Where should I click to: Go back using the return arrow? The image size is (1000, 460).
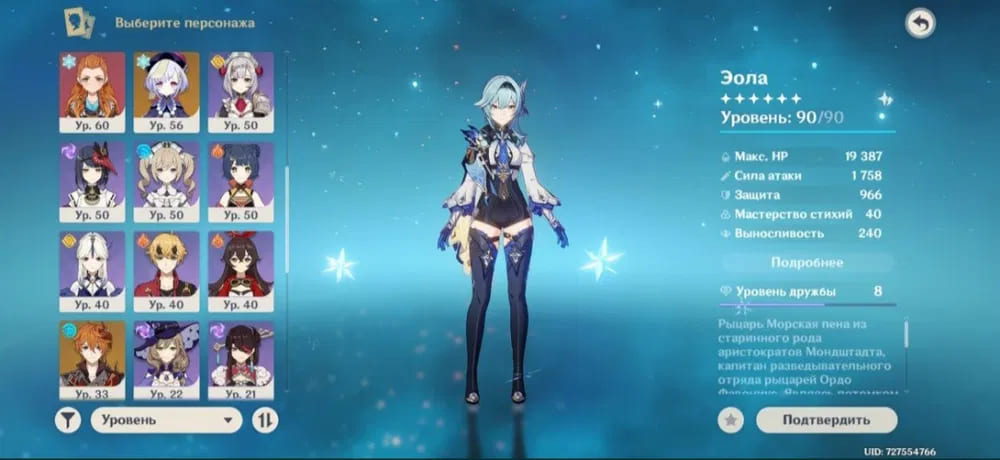tap(919, 23)
